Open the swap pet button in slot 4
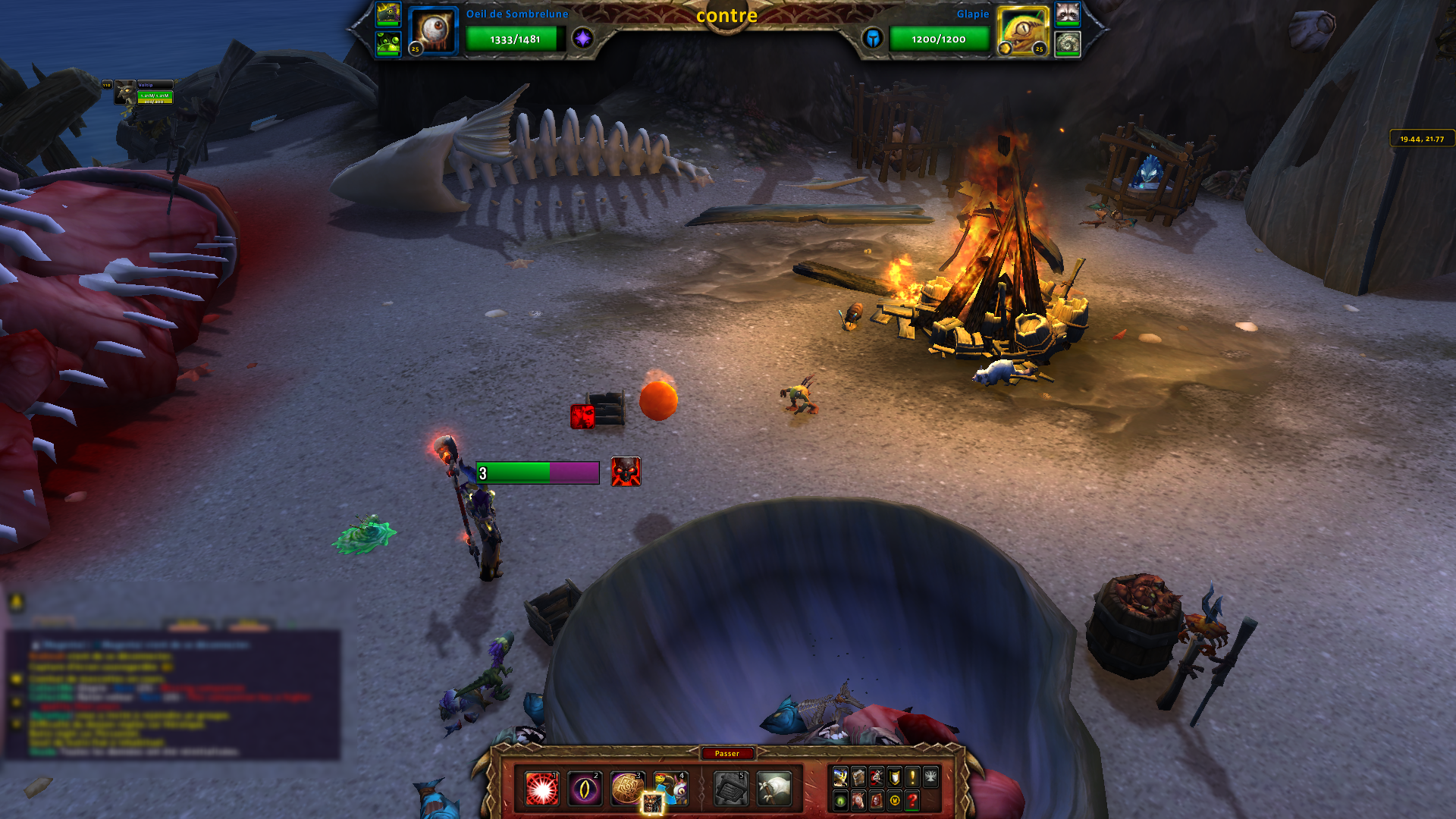Viewport: 1456px width, 819px height. click(x=670, y=789)
